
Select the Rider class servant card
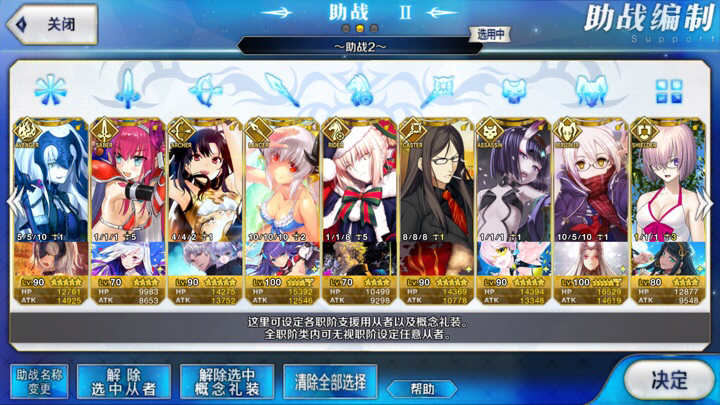tap(358, 180)
